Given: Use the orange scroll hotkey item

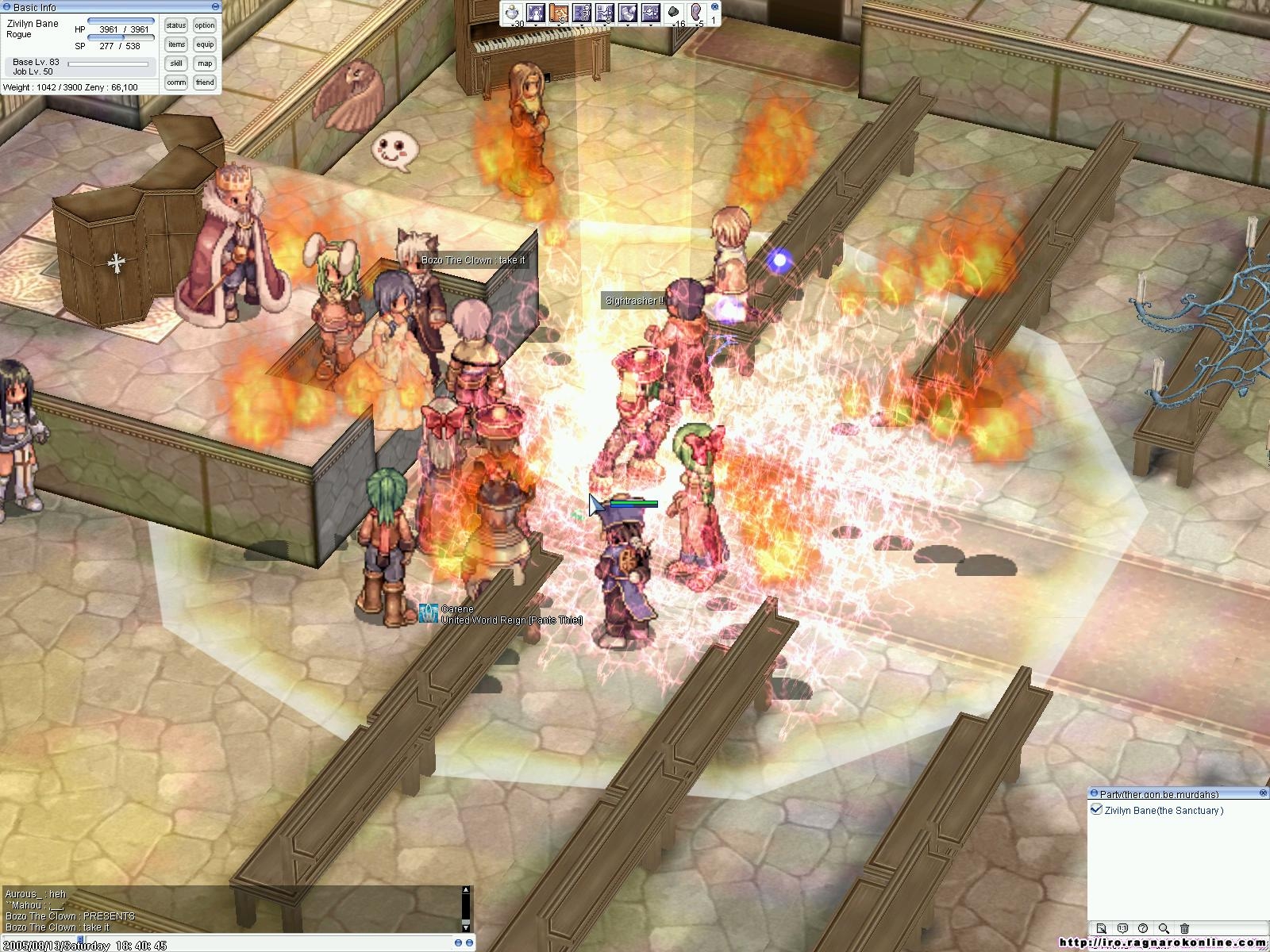Looking at the screenshot, I should [559, 13].
